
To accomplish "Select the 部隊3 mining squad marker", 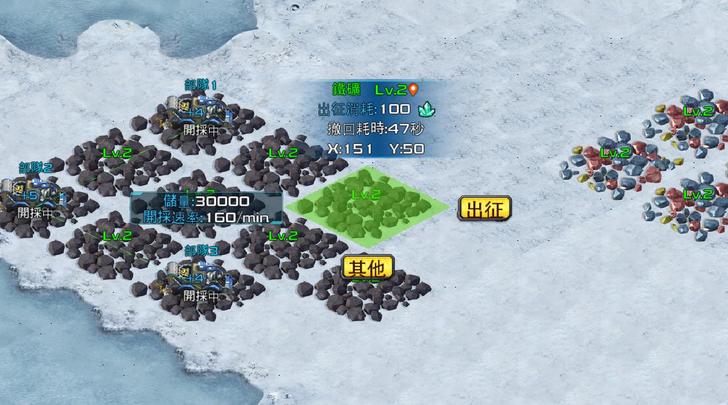I will coord(201,273).
